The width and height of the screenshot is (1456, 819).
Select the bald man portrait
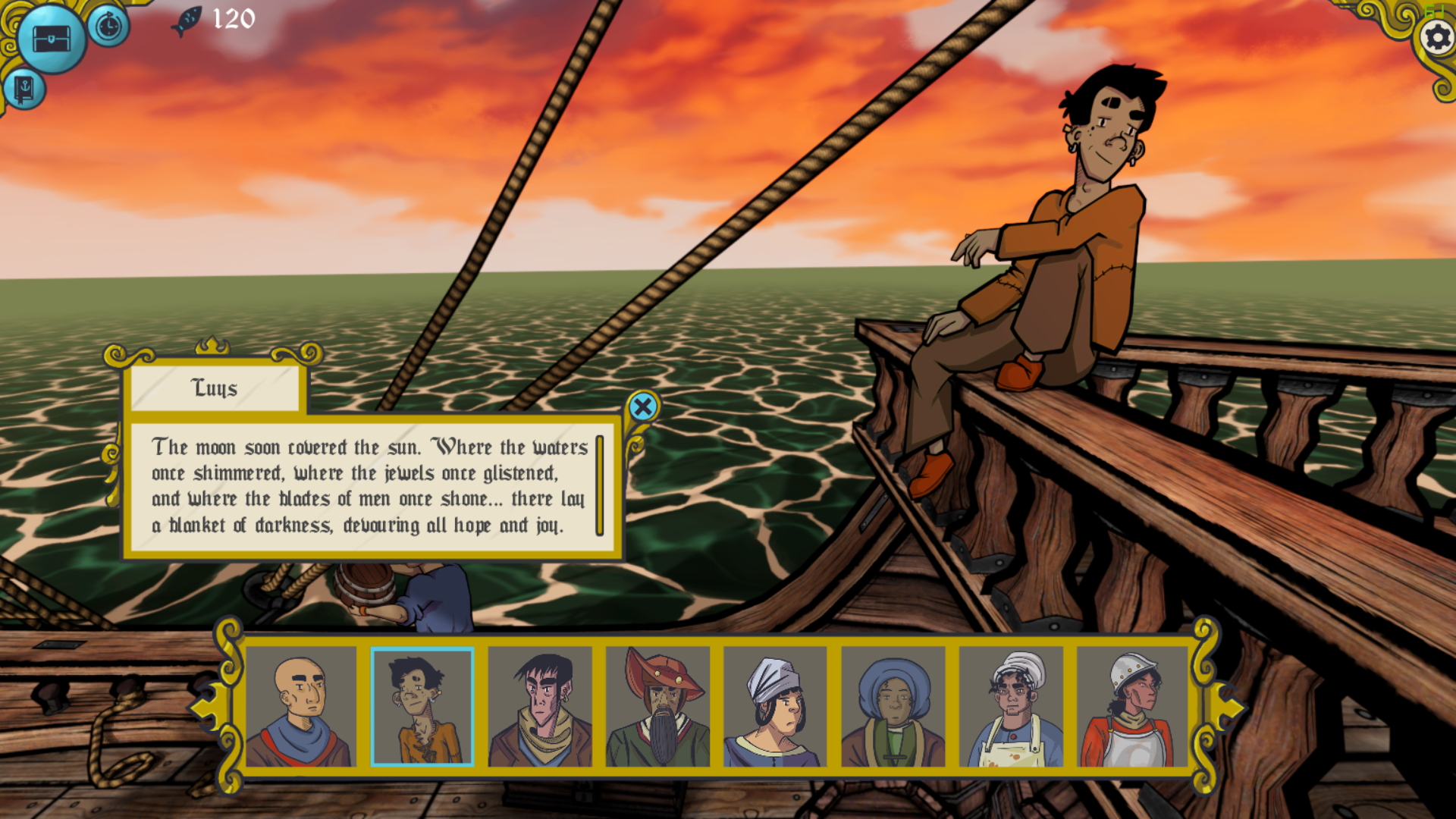[x=301, y=707]
